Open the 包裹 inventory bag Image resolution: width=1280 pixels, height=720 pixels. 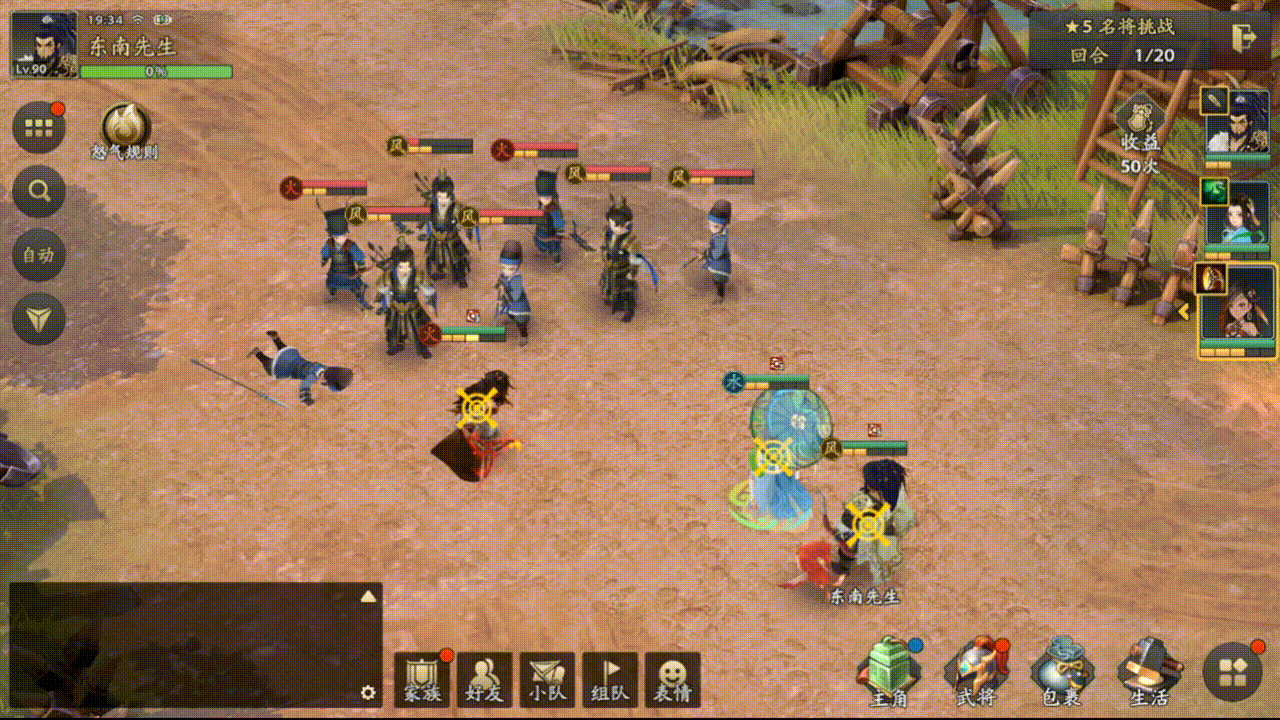tap(1062, 674)
